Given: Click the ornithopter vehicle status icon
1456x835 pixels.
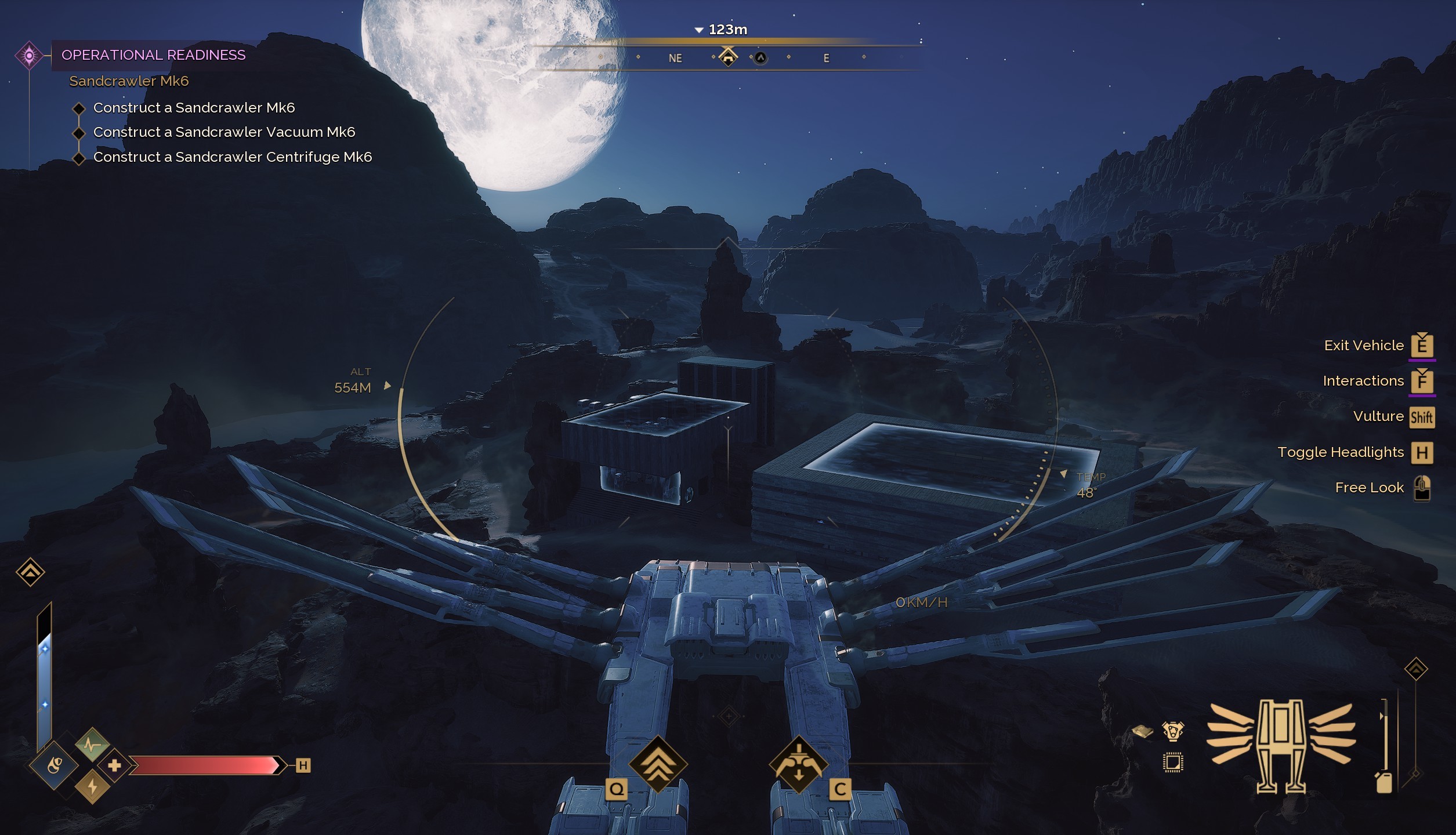Looking at the screenshot, I should click(x=1281, y=745).
